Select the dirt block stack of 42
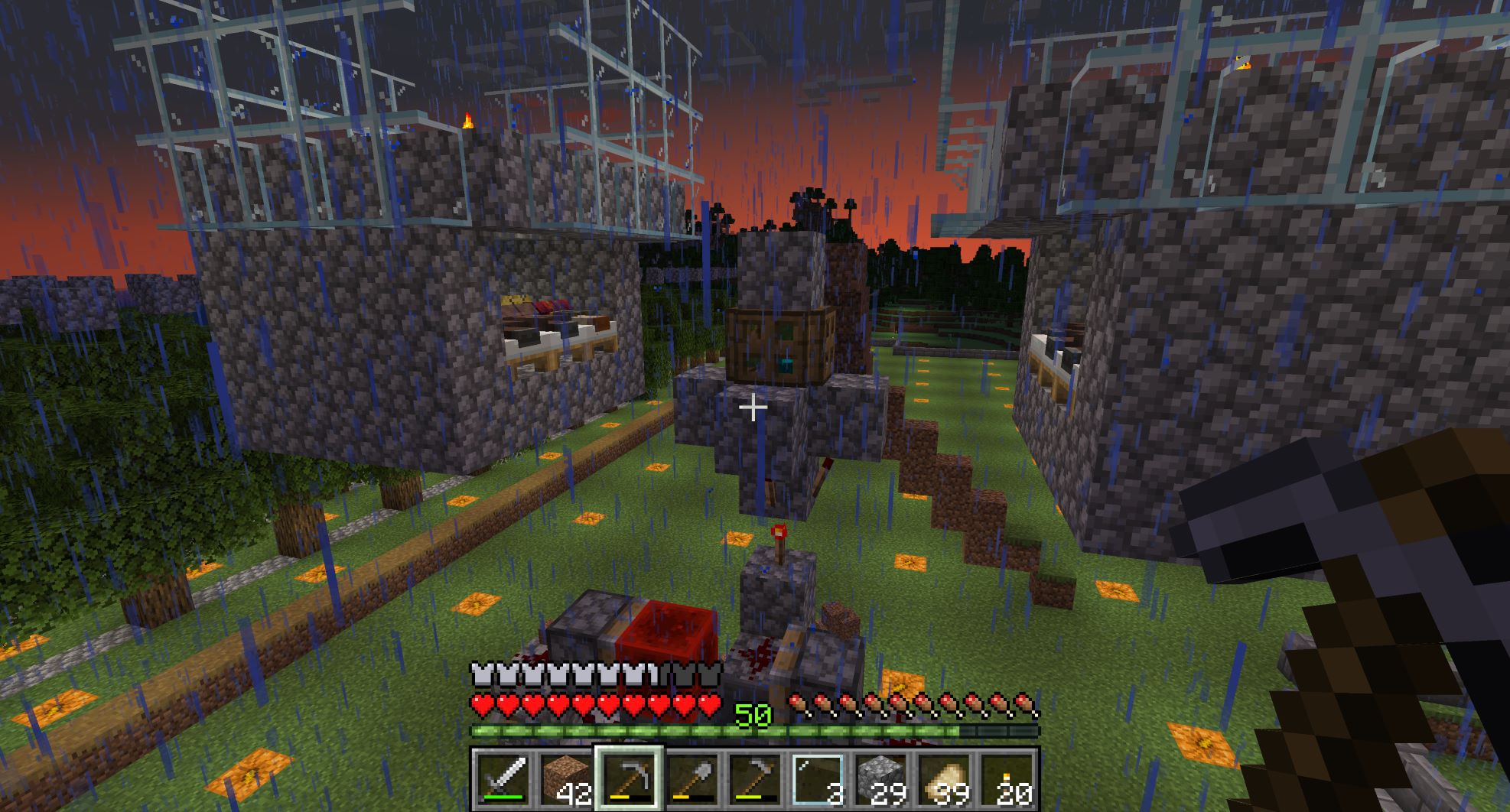 click(565, 779)
